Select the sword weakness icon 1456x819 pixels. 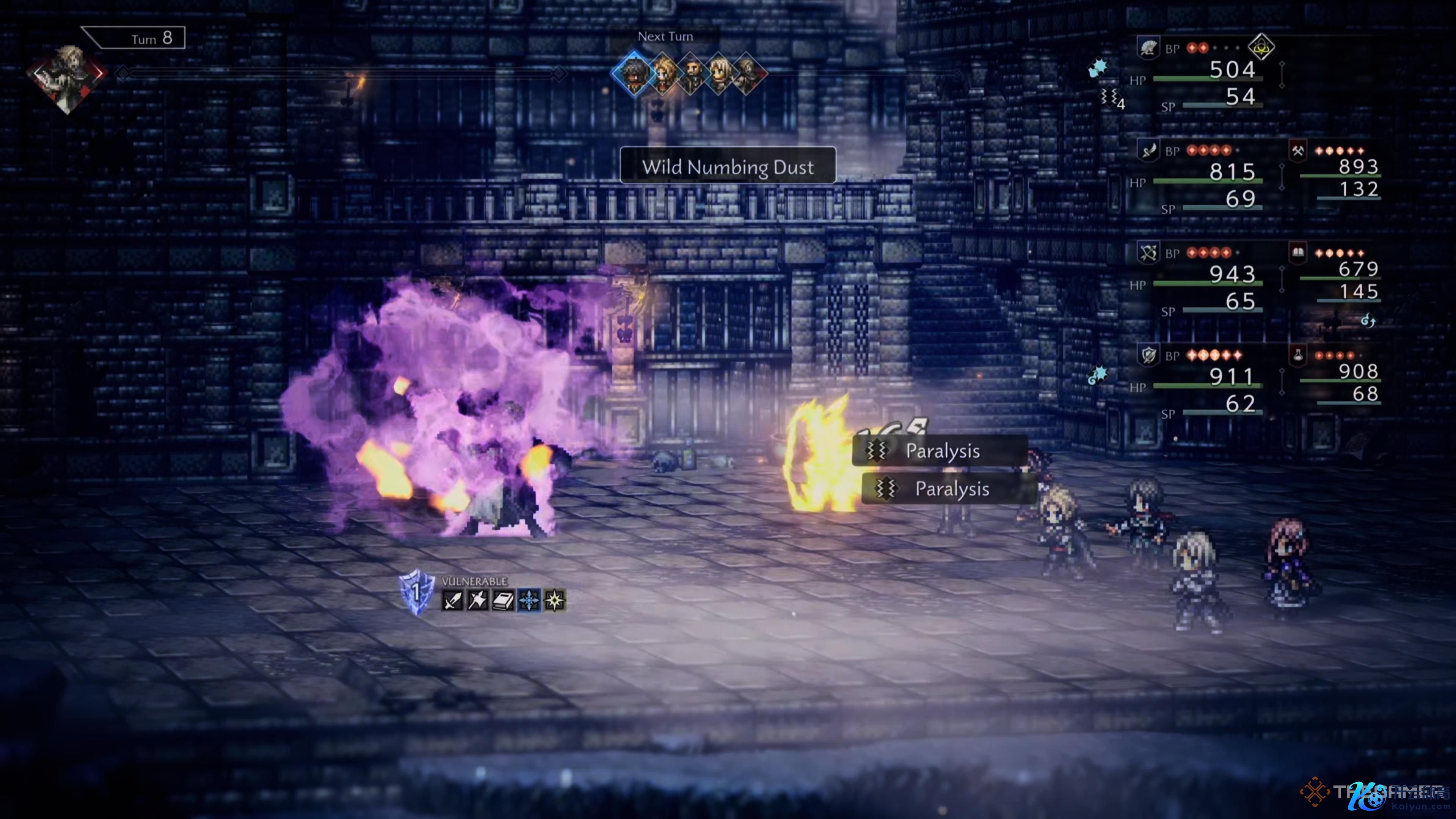click(453, 600)
